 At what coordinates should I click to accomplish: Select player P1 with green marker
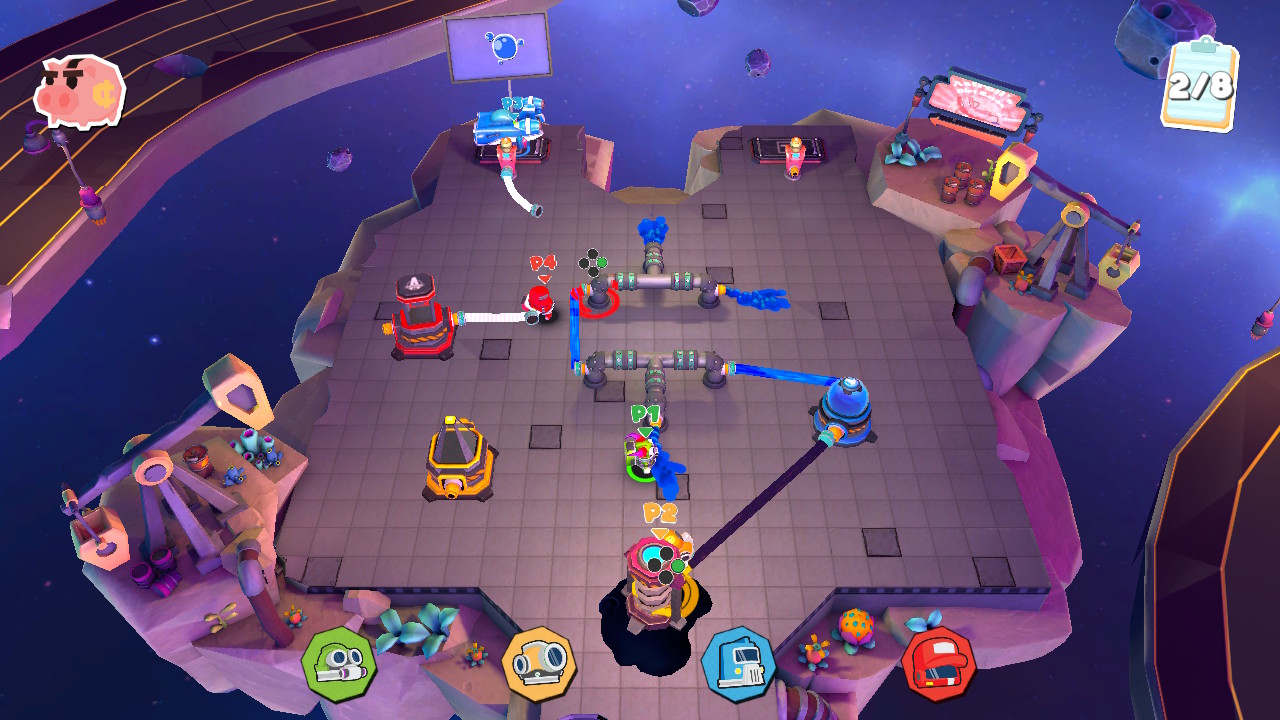[x=640, y=450]
